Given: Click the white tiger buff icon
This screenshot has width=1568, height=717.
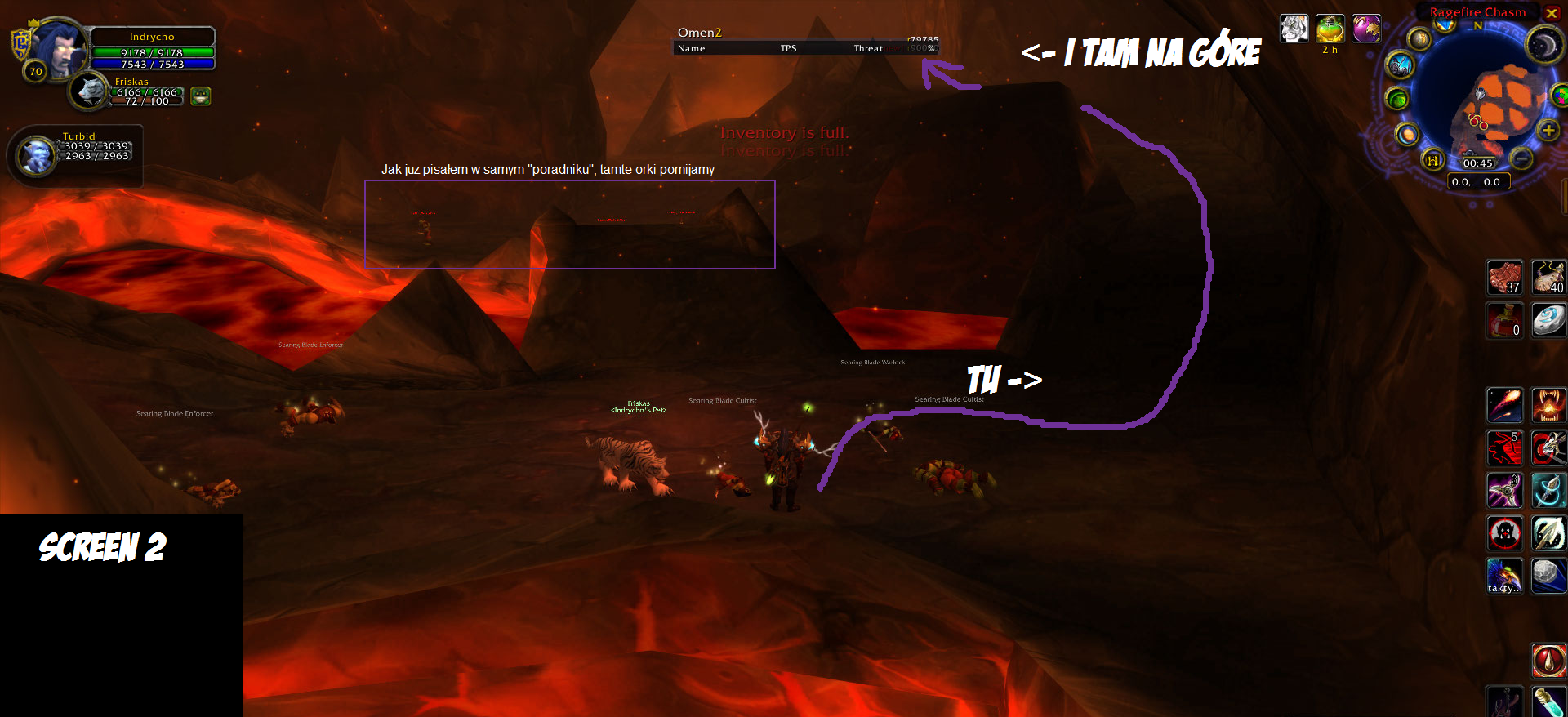Looking at the screenshot, I should pyautogui.click(x=1294, y=29).
